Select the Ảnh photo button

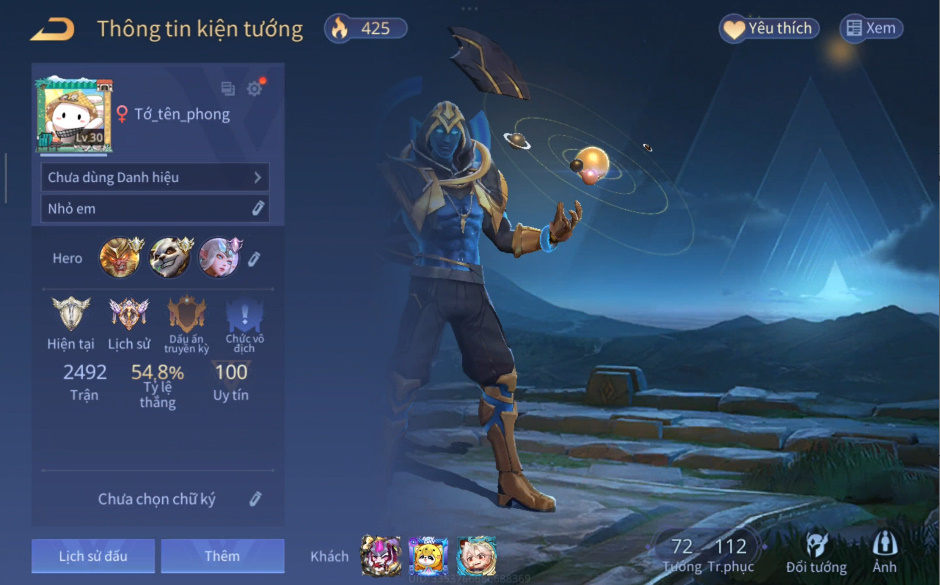884,553
